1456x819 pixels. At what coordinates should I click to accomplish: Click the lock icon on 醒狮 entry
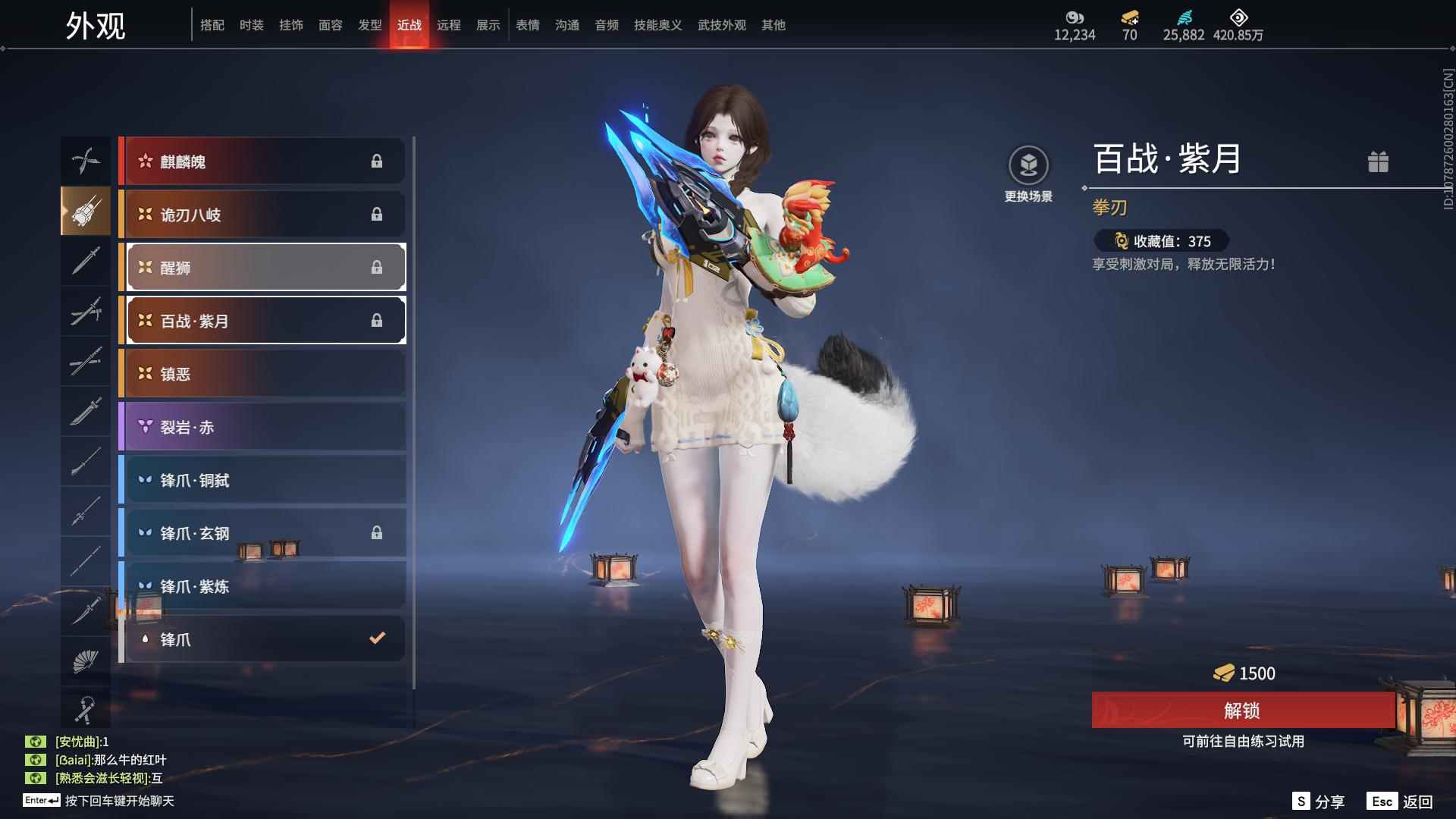[378, 267]
